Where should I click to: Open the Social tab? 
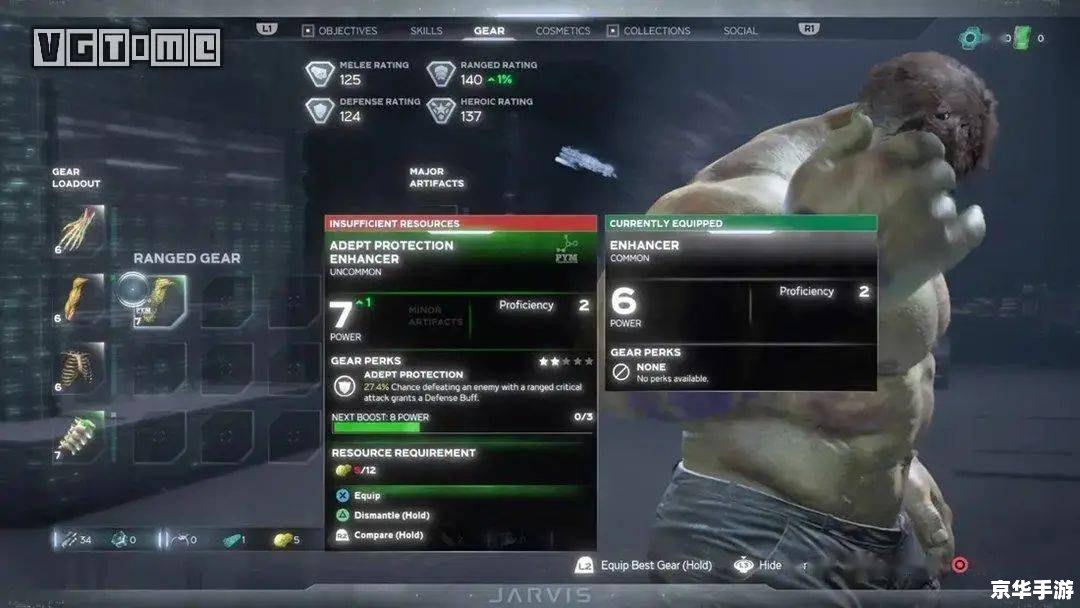740,31
